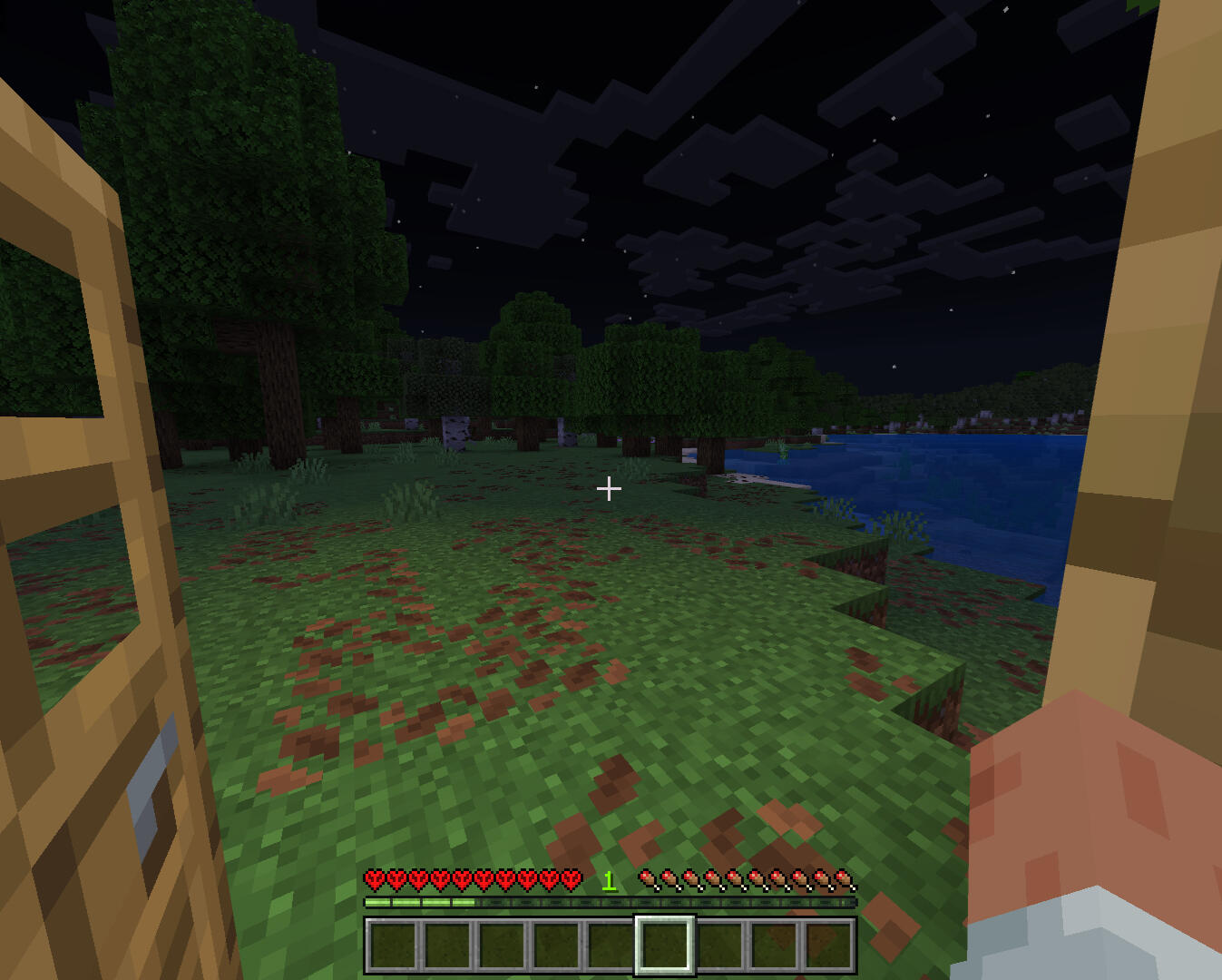1222x980 pixels.
Task: Click the green level number above the XP bar
Action: (609, 879)
